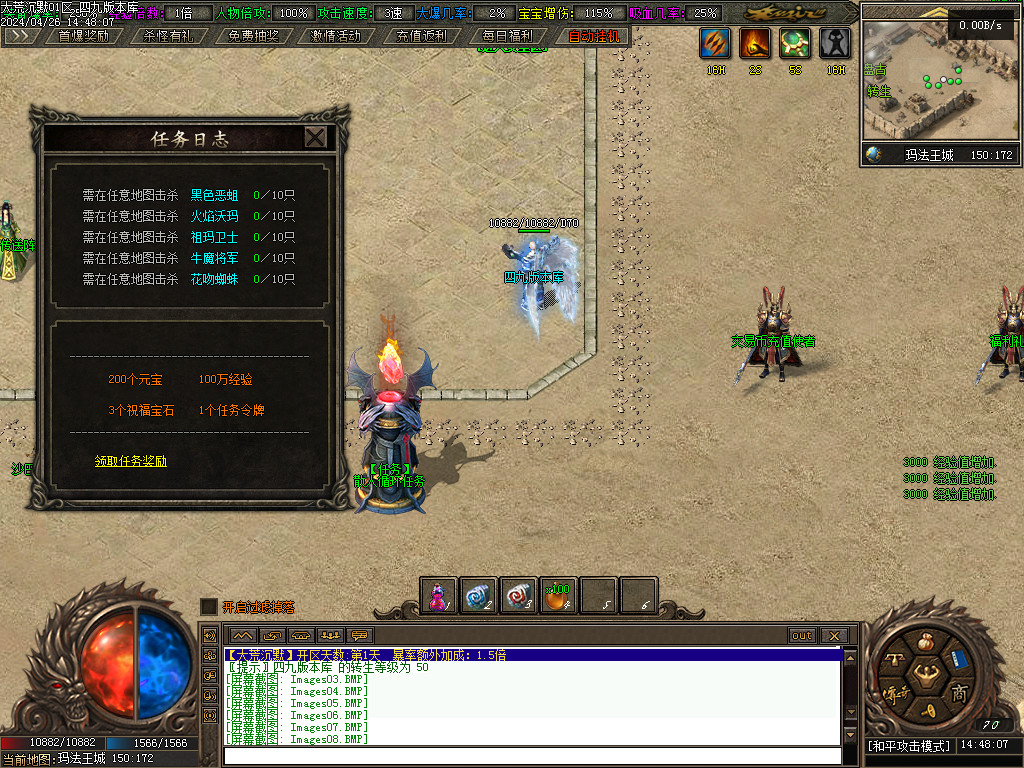Screen dimensions: 1024x768
Task: Use the red potion in hotbar slot 1
Action: 439,596
